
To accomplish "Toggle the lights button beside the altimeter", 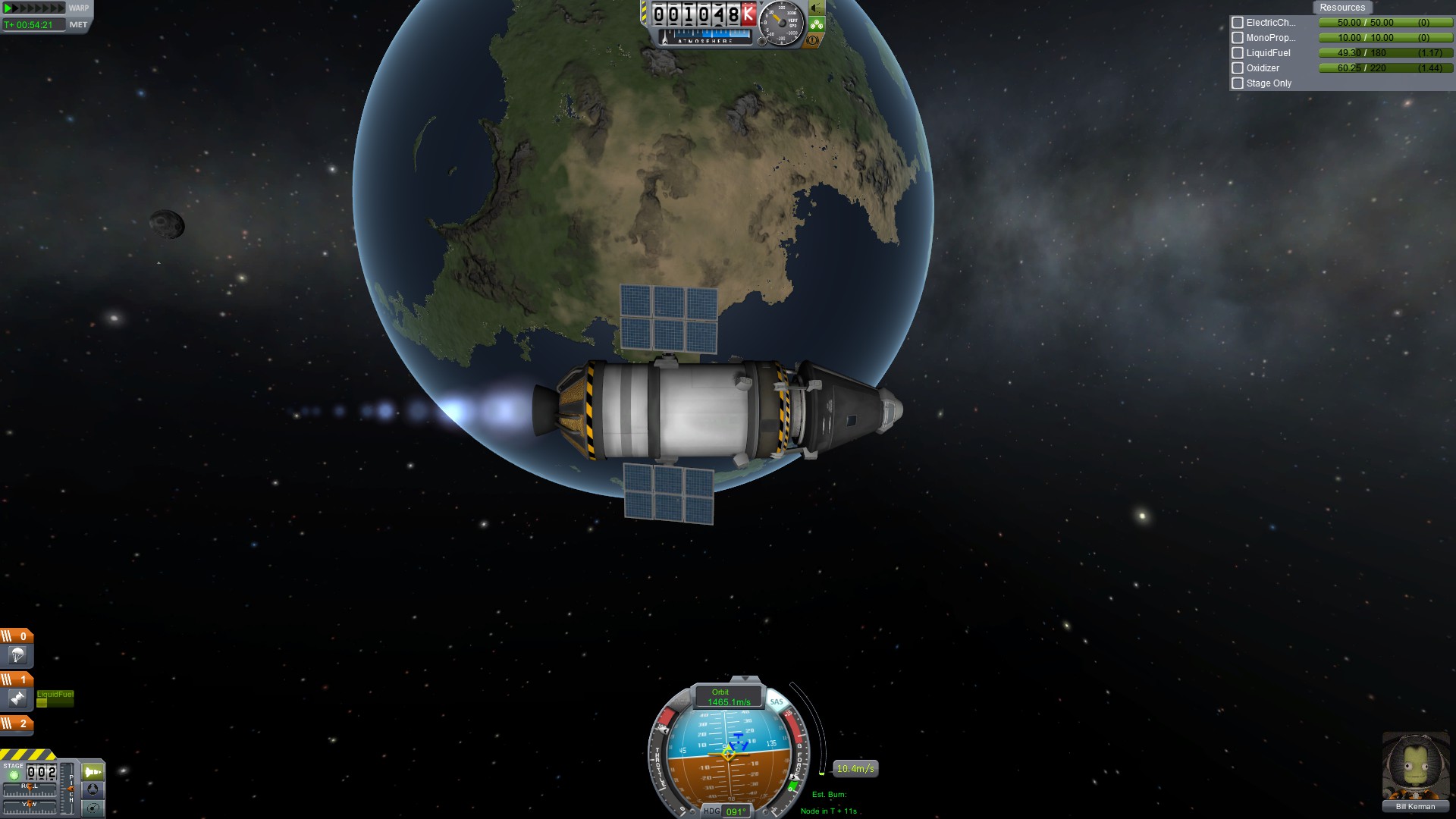I will pos(816,8).
